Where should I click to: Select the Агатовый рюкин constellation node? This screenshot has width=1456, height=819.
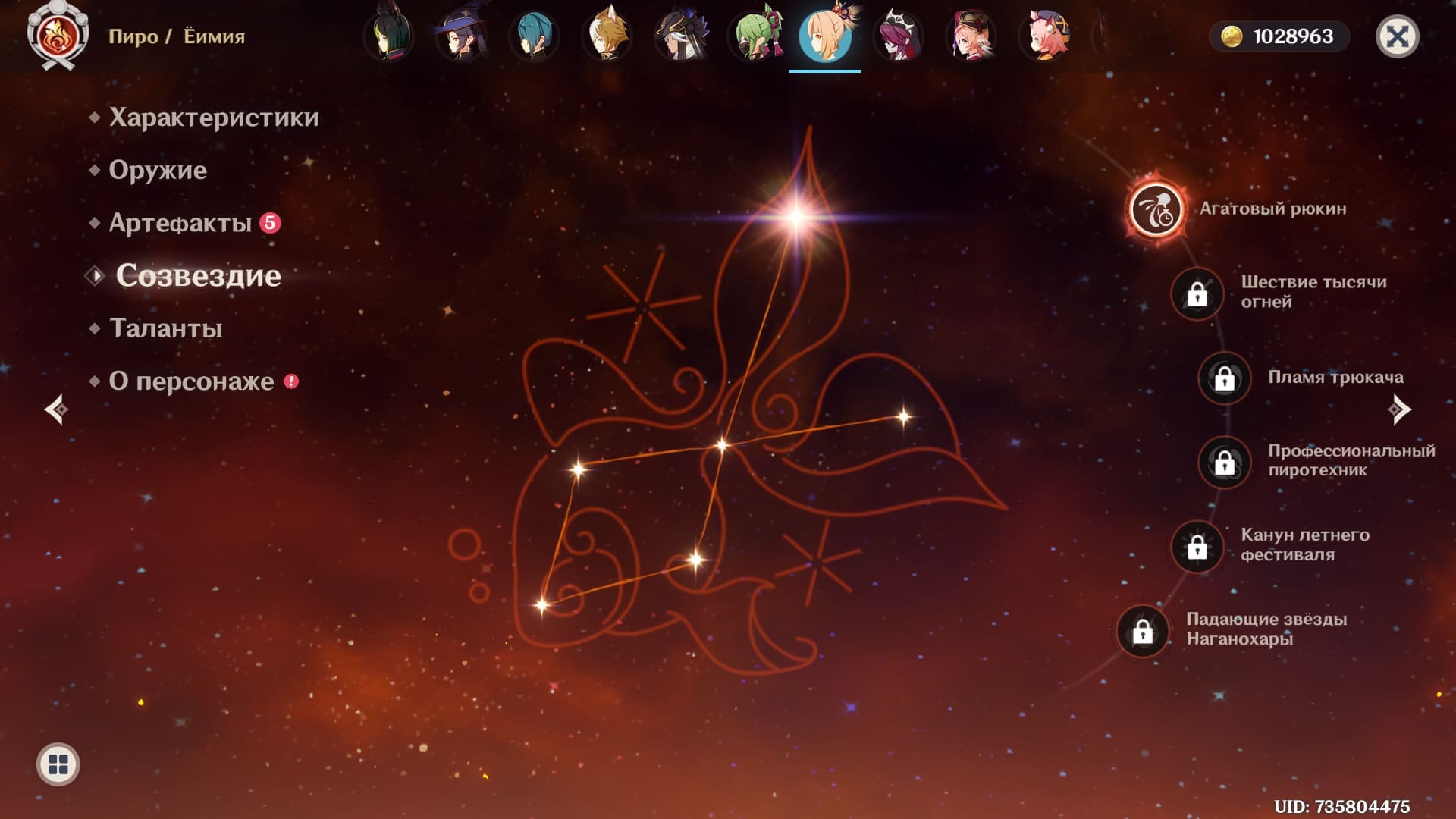coord(1156,209)
